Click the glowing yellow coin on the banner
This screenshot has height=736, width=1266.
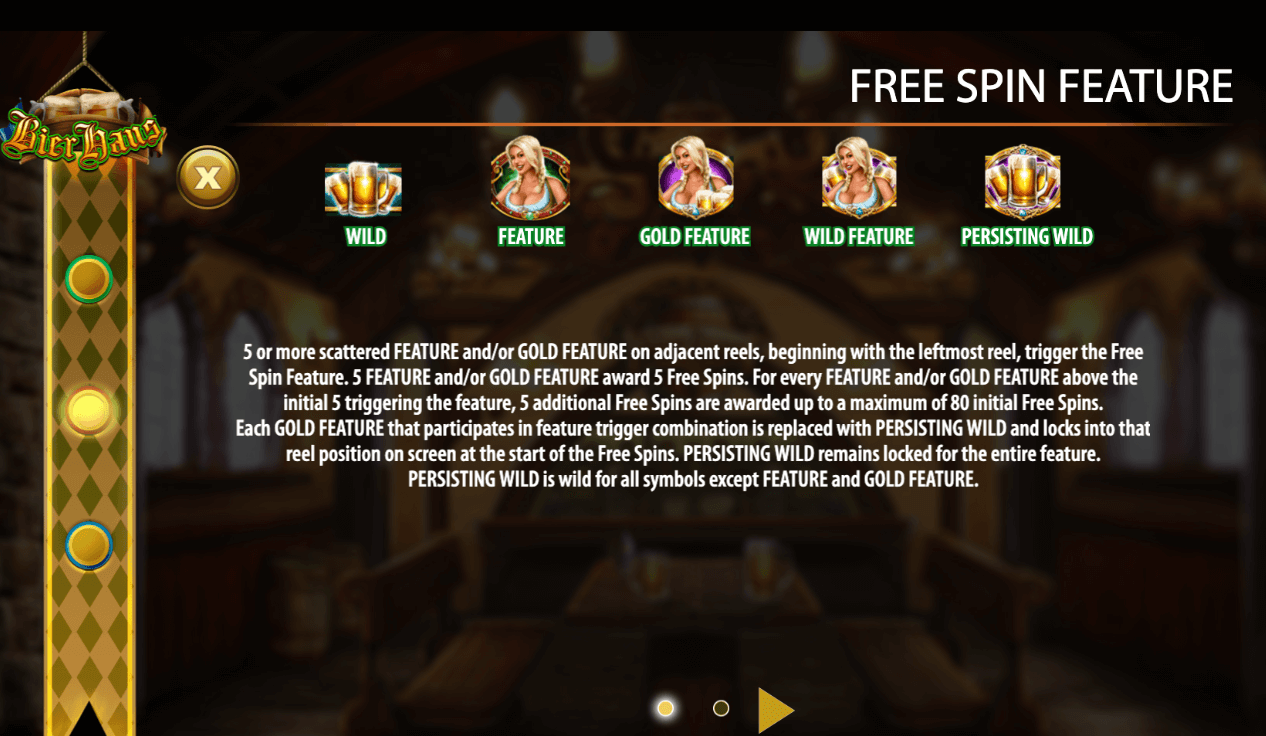pyautogui.click(x=89, y=410)
